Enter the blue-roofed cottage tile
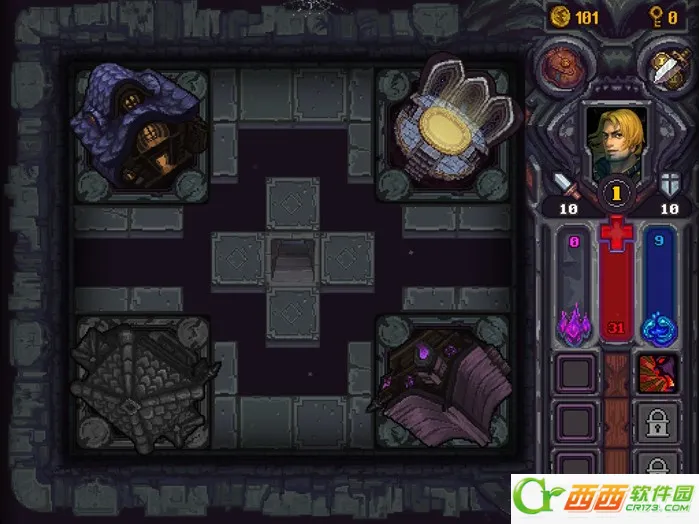 [x=140, y=130]
